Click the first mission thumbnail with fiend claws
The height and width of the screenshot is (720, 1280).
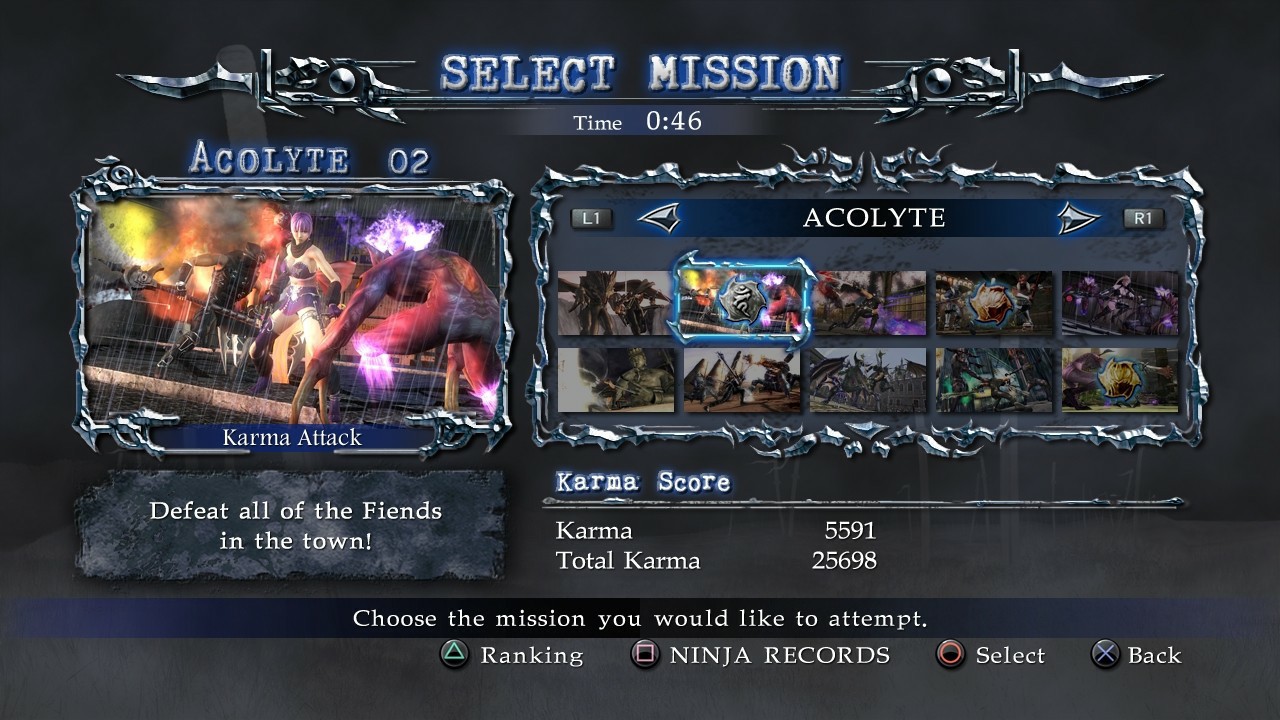pos(613,304)
